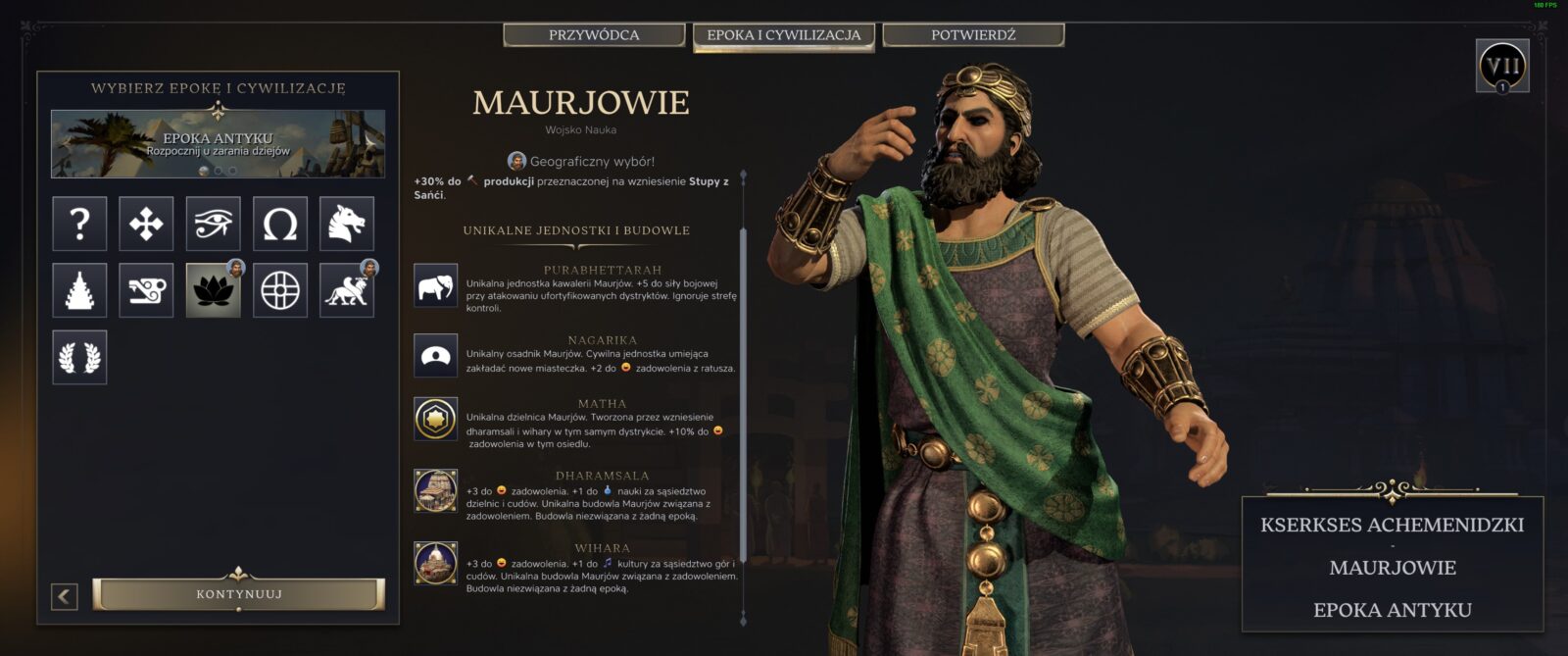Select the laurel wreath civilization icon
The height and width of the screenshot is (656, 1568).
tap(79, 357)
